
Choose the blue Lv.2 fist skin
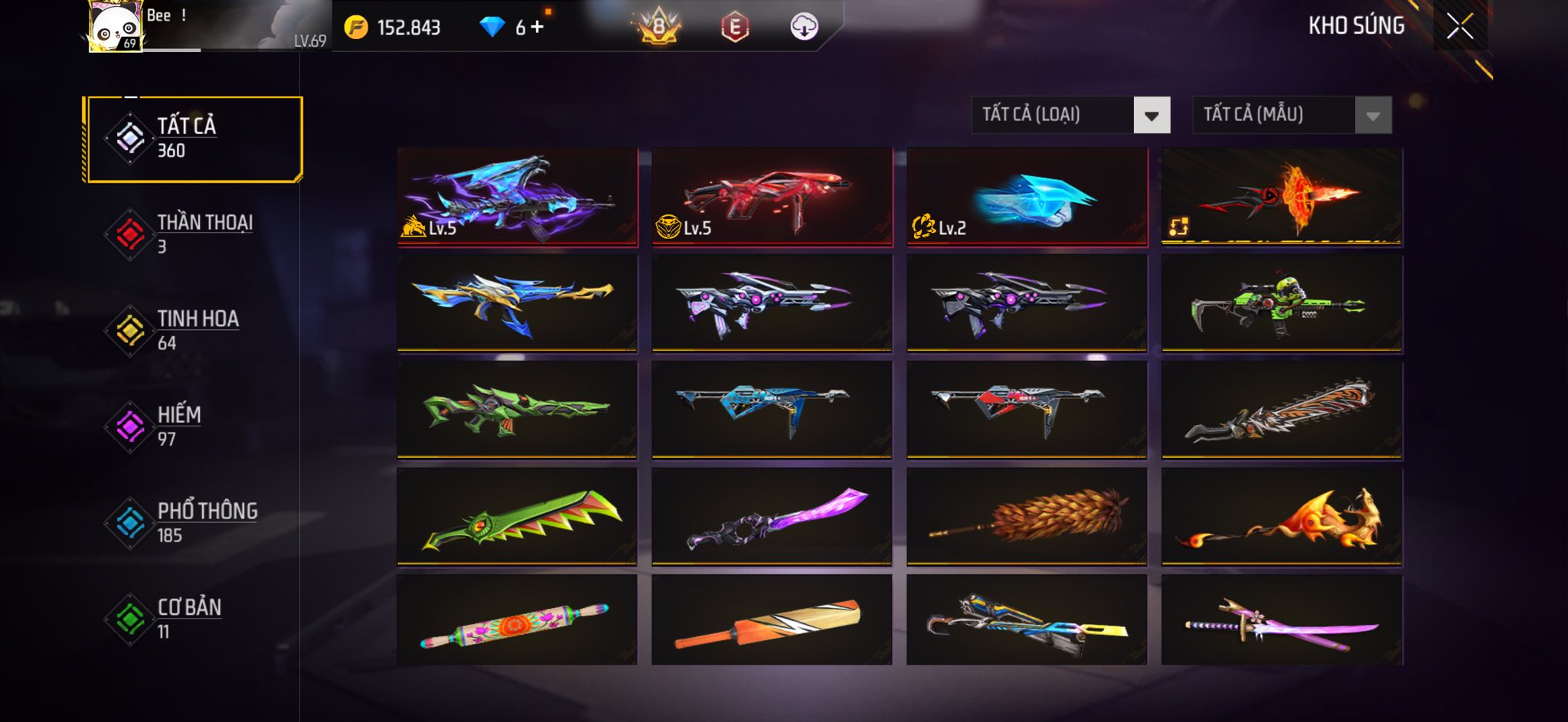(1027, 197)
